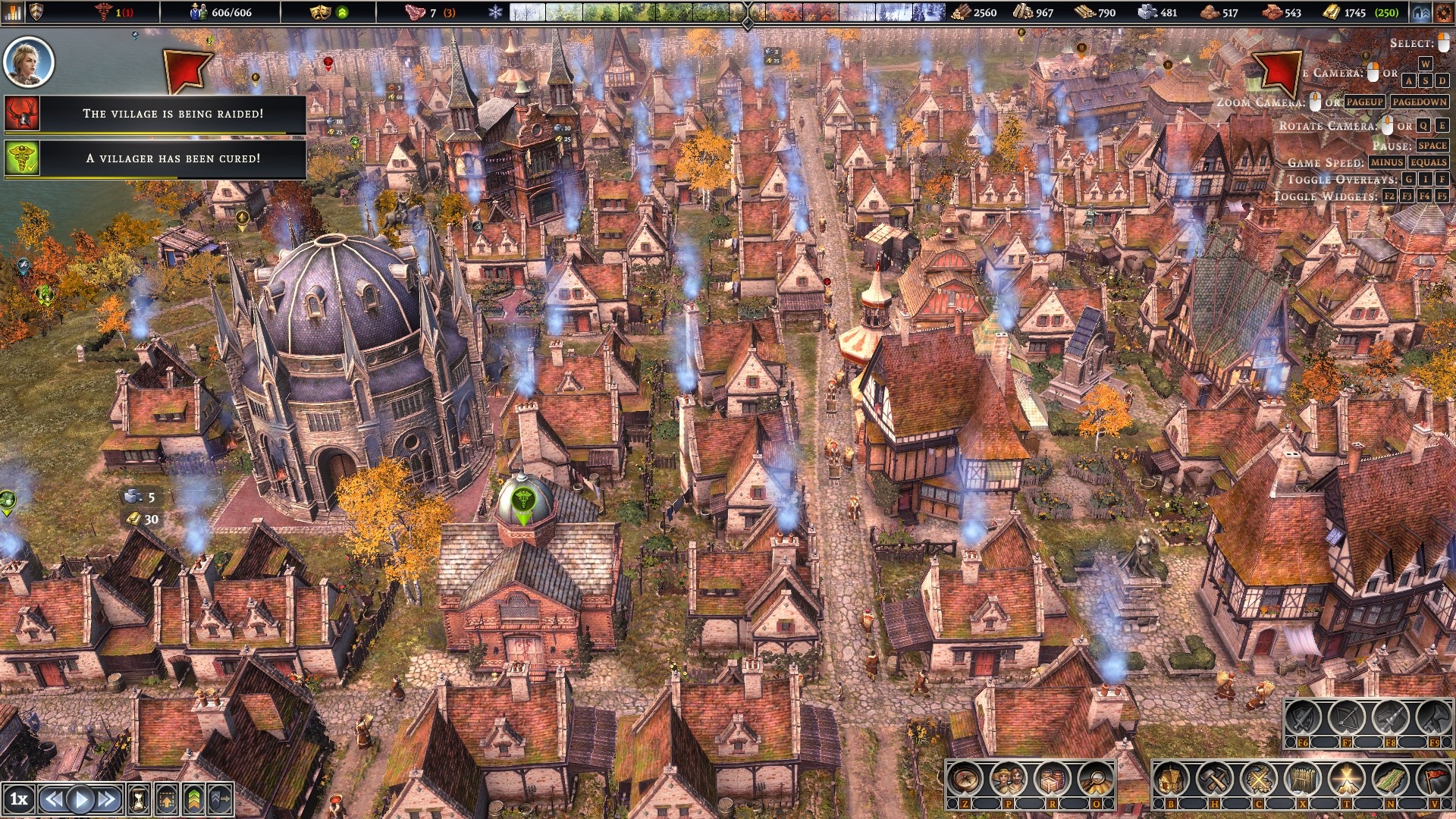Choose the road and field strip tool
The height and width of the screenshot is (819, 1456).
pos(1390,779)
